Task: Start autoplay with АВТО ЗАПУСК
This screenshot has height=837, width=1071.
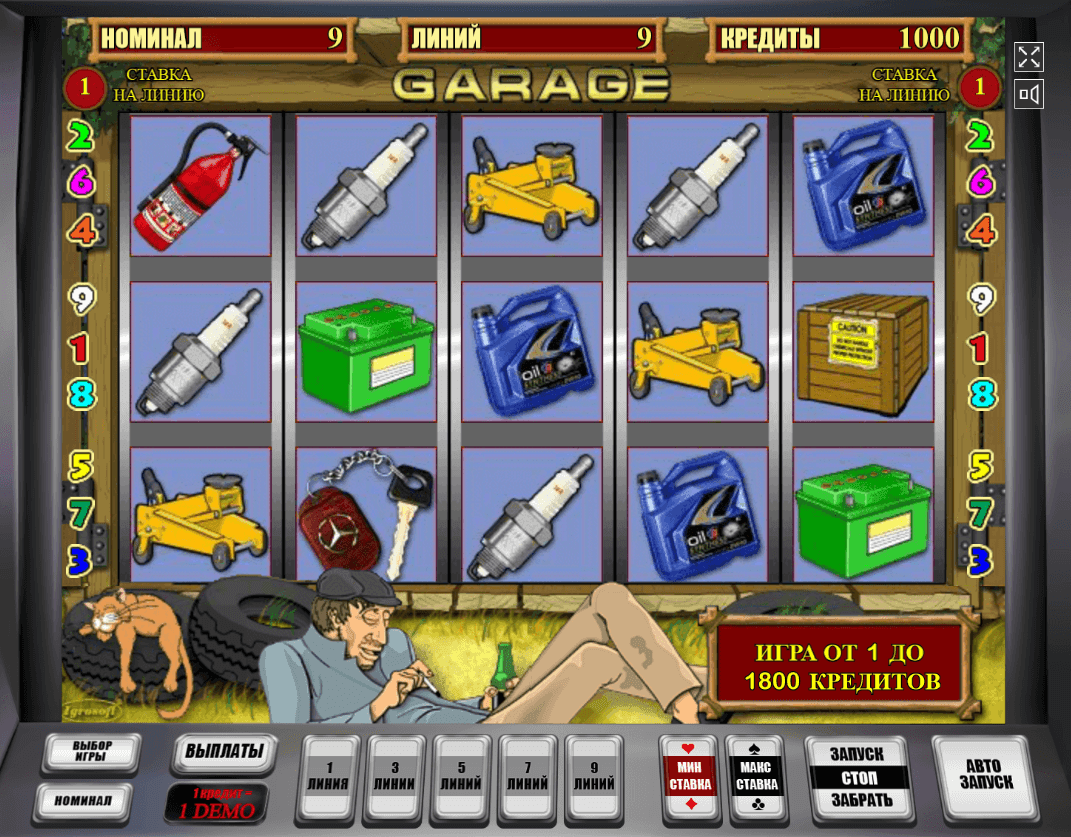Action: (x=982, y=775)
